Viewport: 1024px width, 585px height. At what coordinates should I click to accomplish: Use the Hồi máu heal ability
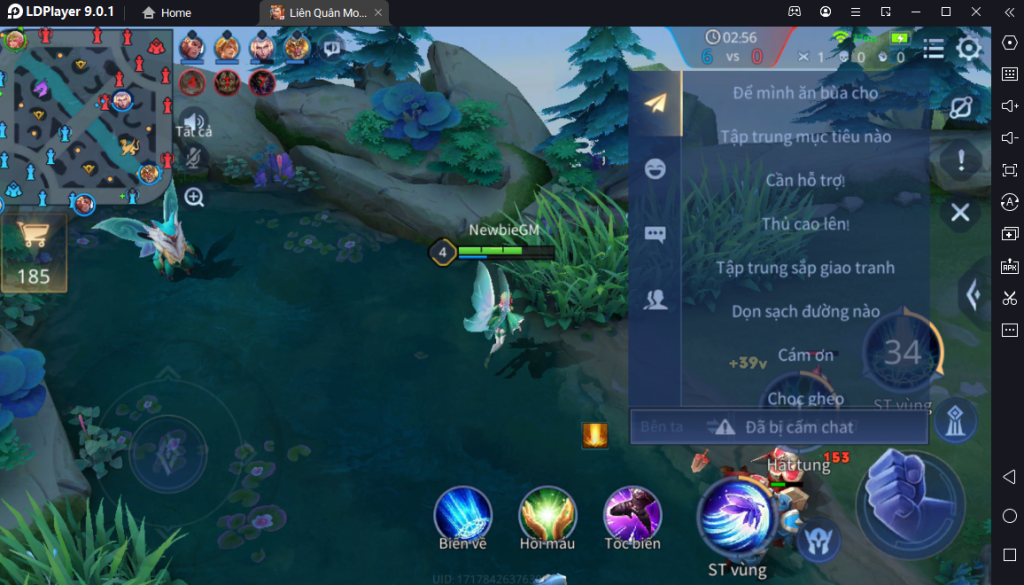(547, 516)
